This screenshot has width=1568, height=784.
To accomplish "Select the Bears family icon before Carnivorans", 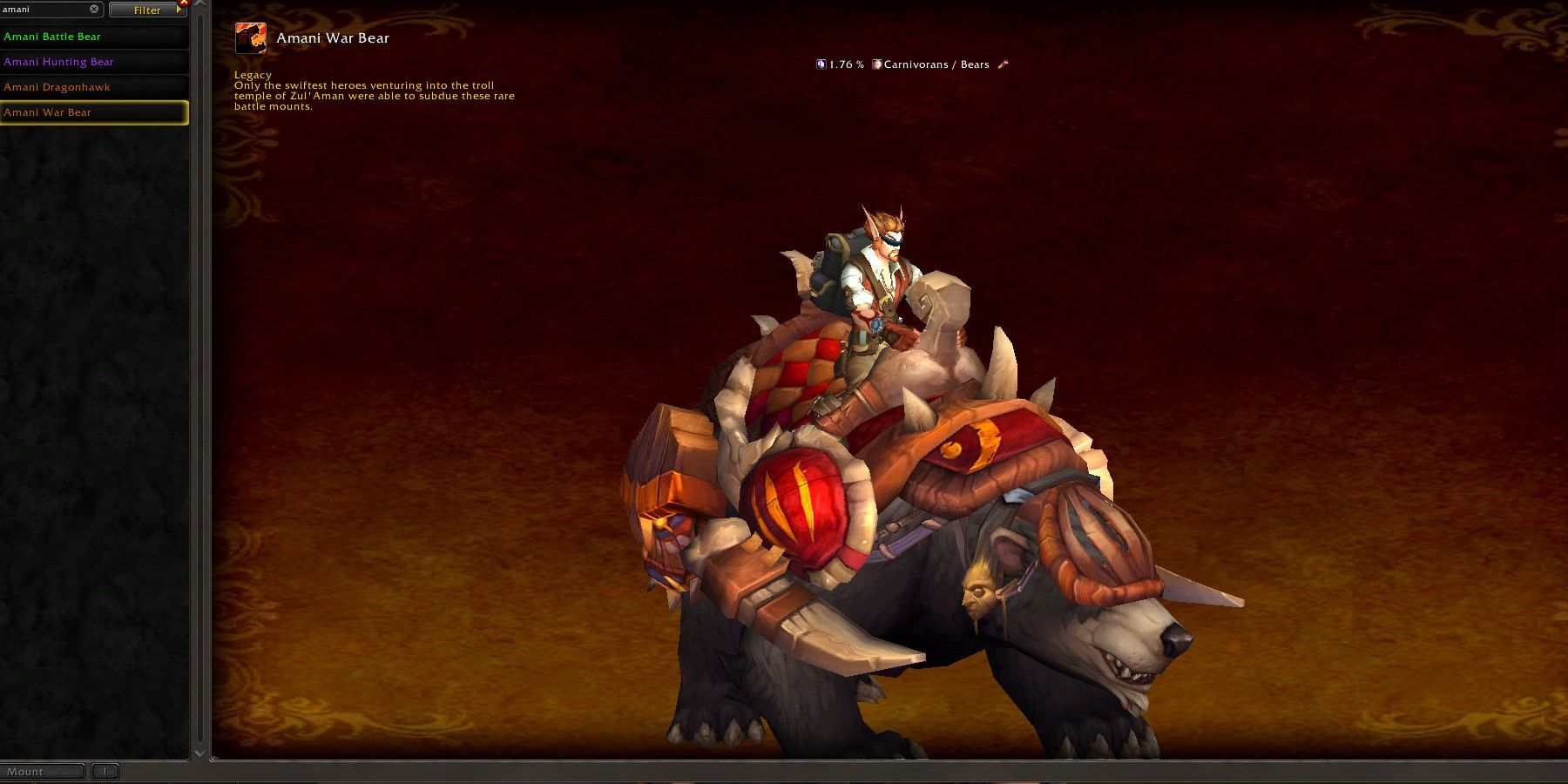I will (x=877, y=64).
